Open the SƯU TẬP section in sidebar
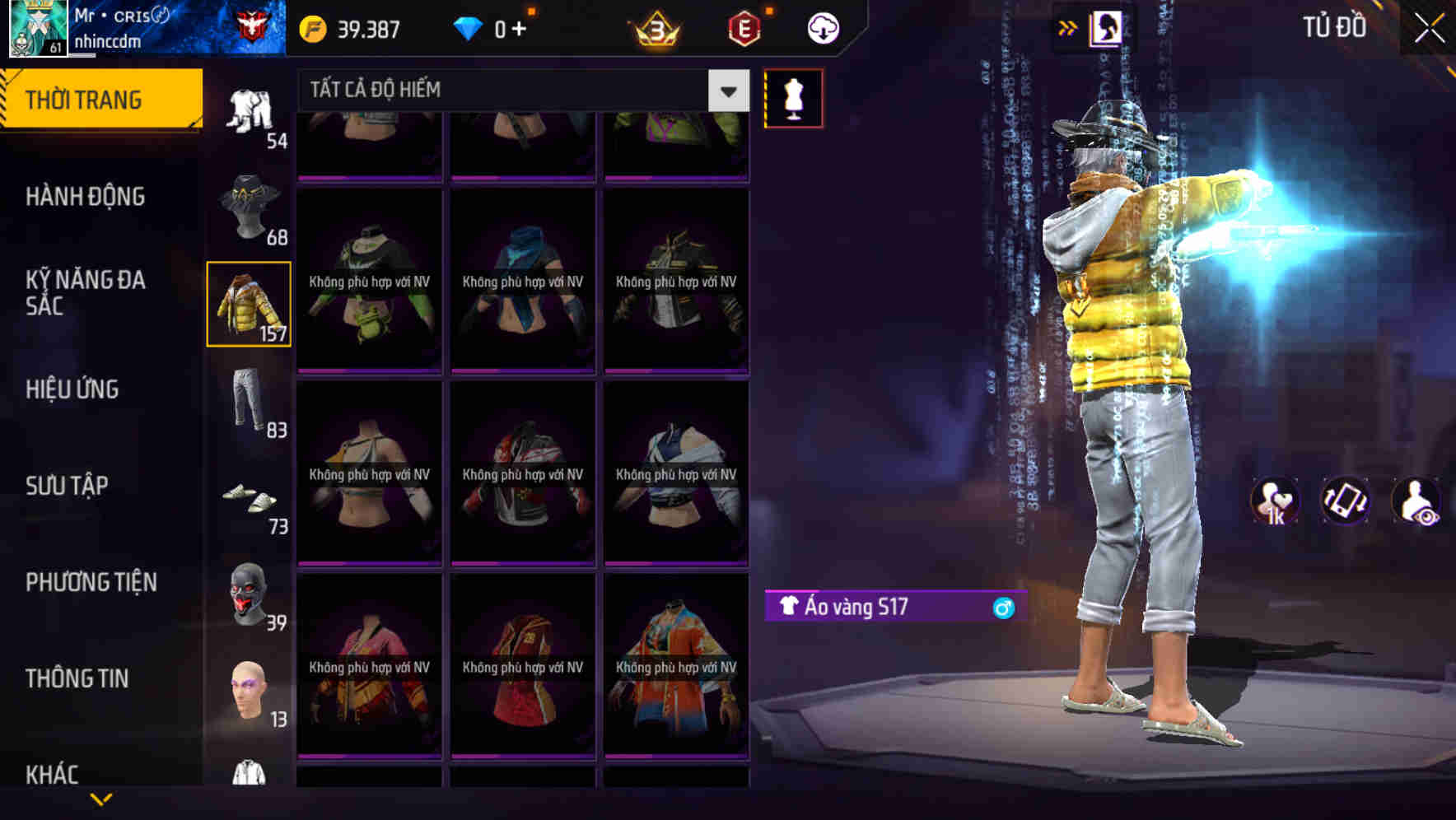1456x820 pixels. [69, 486]
